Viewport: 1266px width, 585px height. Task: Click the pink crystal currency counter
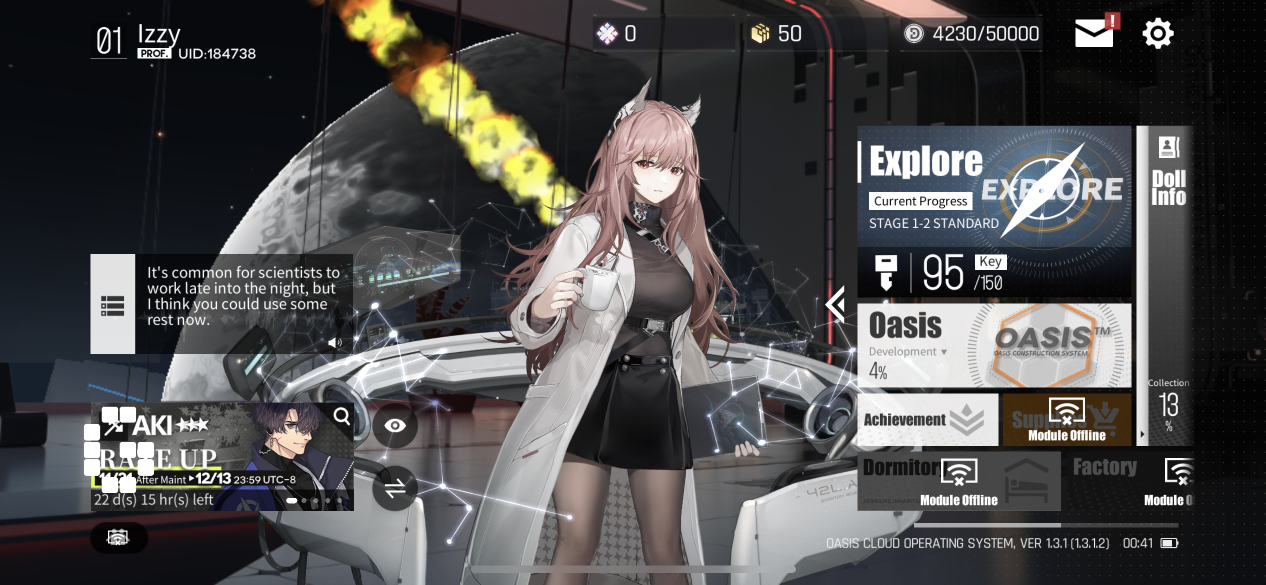(617, 34)
